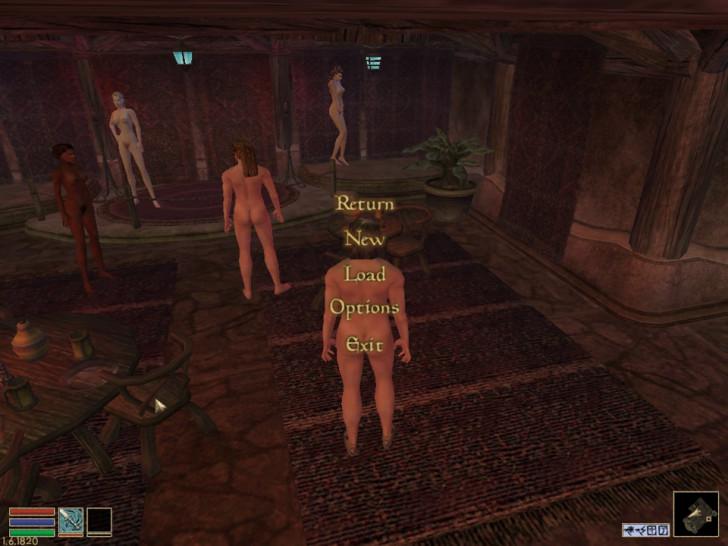Image resolution: width=728 pixels, height=546 pixels.
Task: Click the equipped sword weapon icon
Action: pos(71,521)
